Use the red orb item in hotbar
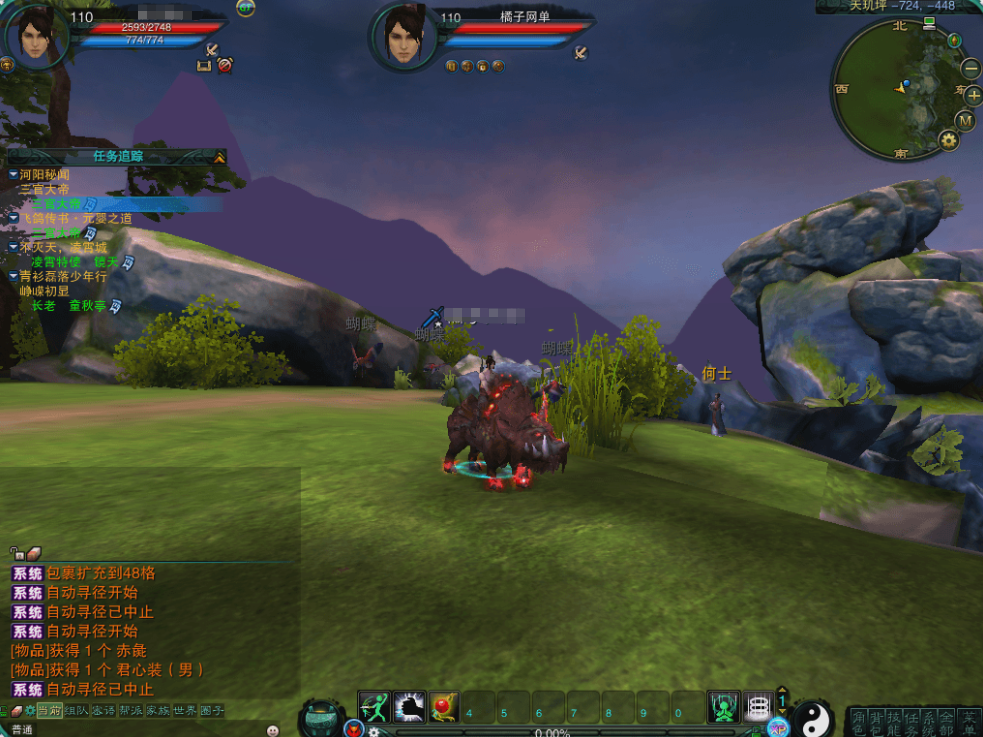Viewport: 983px width, 737px height. click(x=443, y=708)
